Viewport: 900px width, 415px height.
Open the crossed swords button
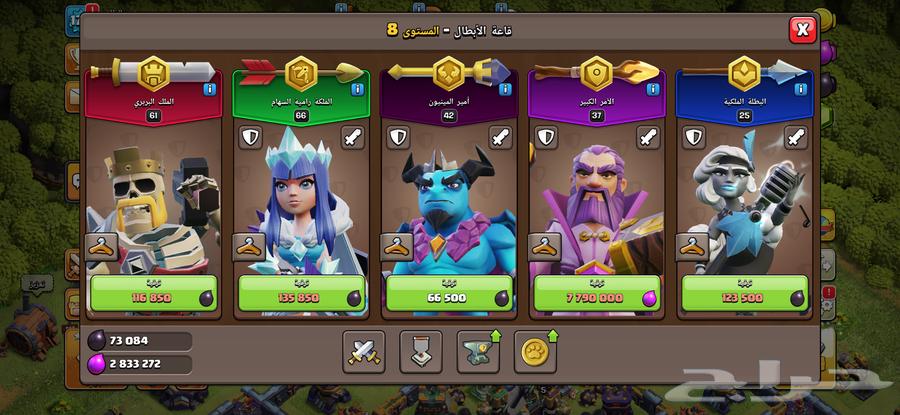(362, 349)
